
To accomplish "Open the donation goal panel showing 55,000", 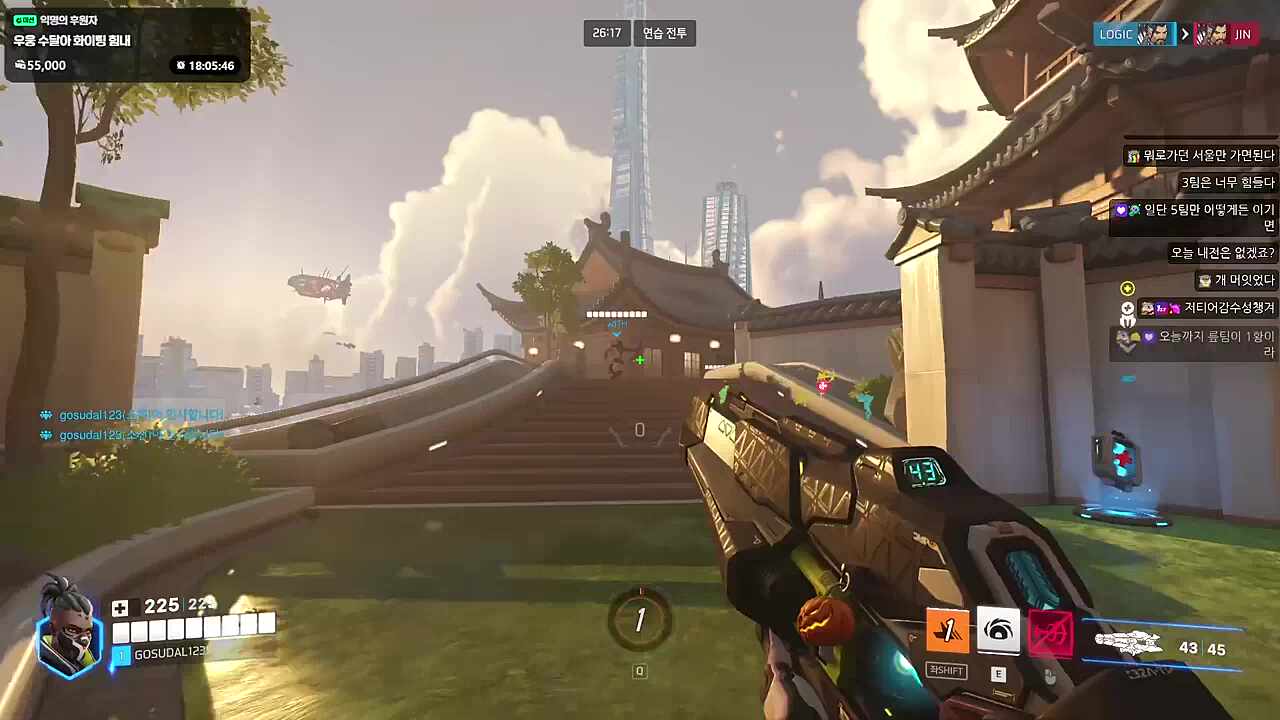I will tap(125, 45).
